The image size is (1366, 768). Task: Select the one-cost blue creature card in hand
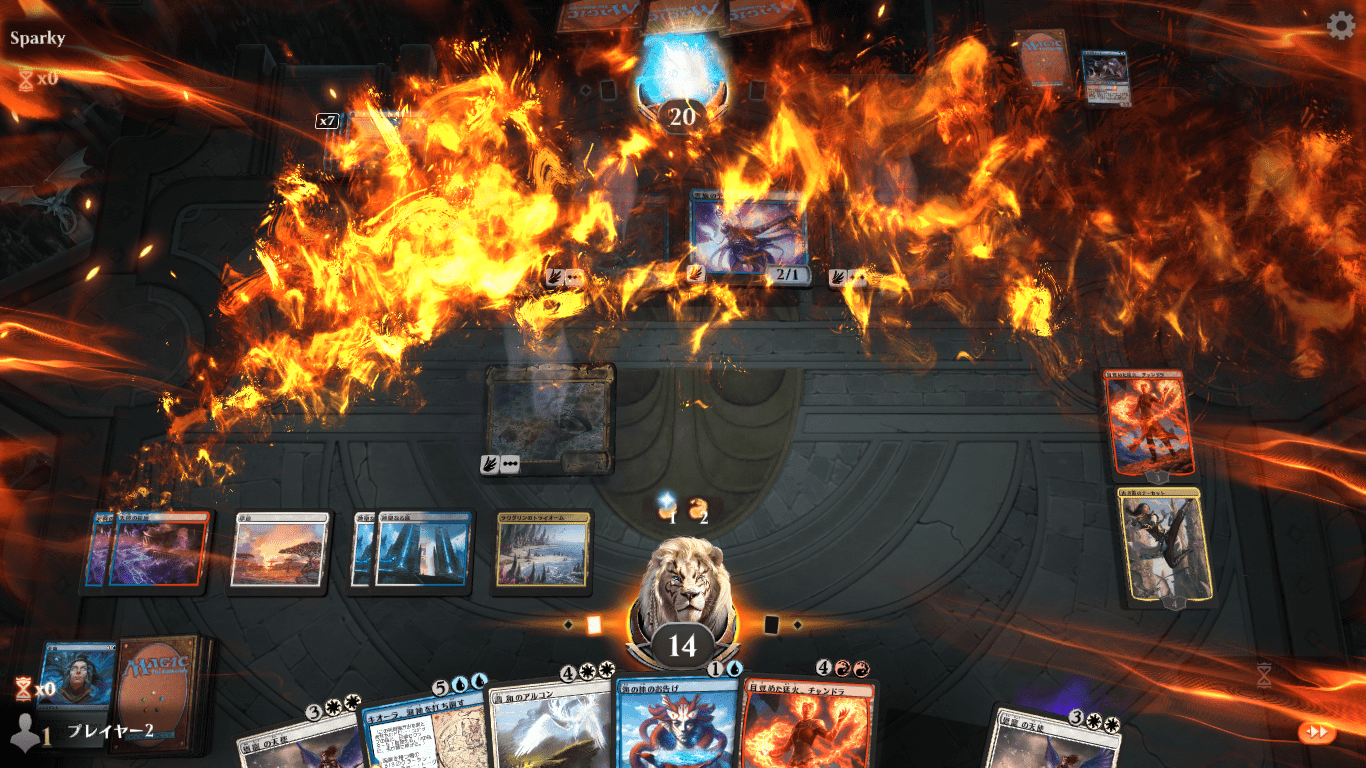click(677, 722)
